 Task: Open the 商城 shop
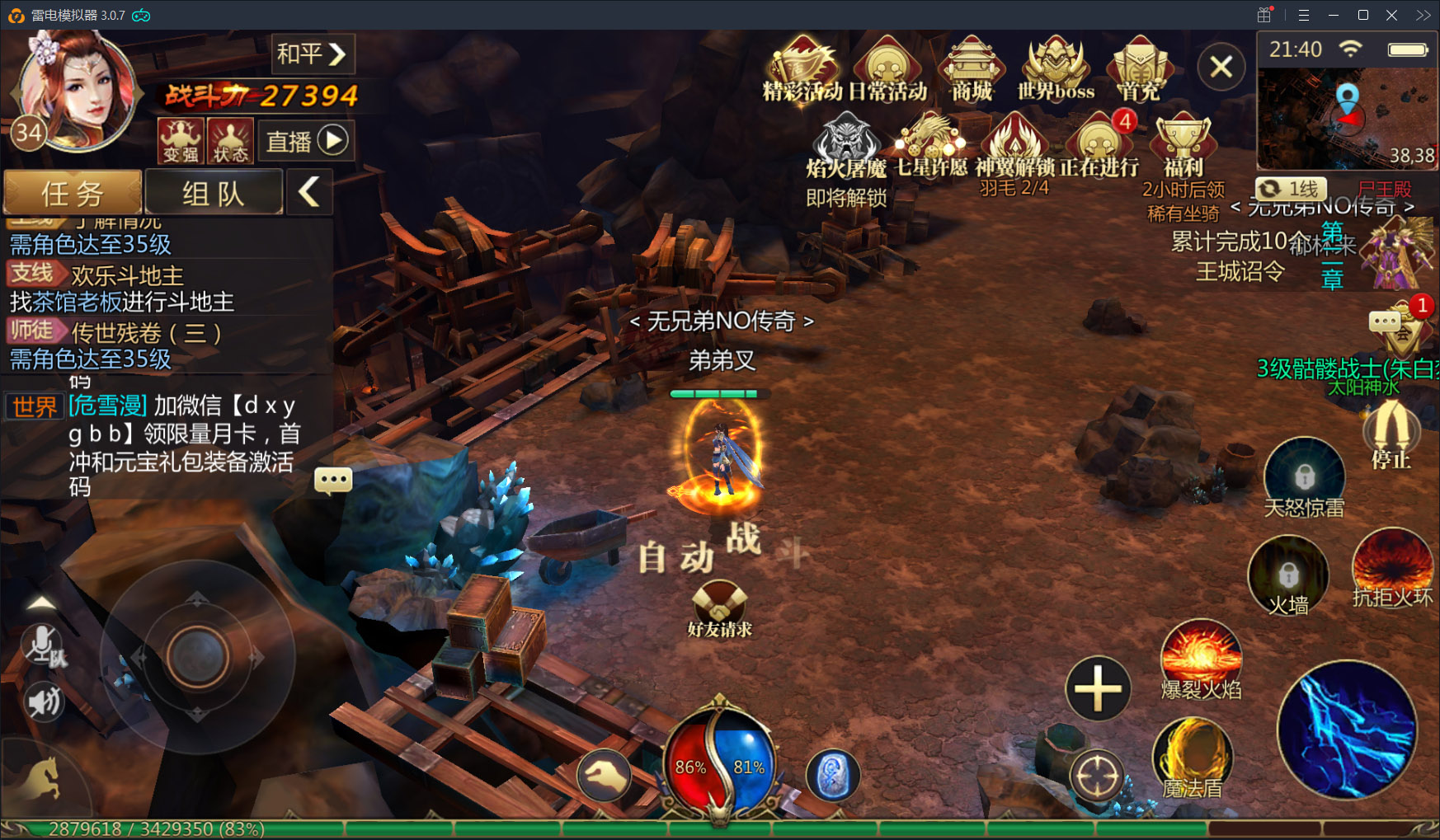click(972, 68)
